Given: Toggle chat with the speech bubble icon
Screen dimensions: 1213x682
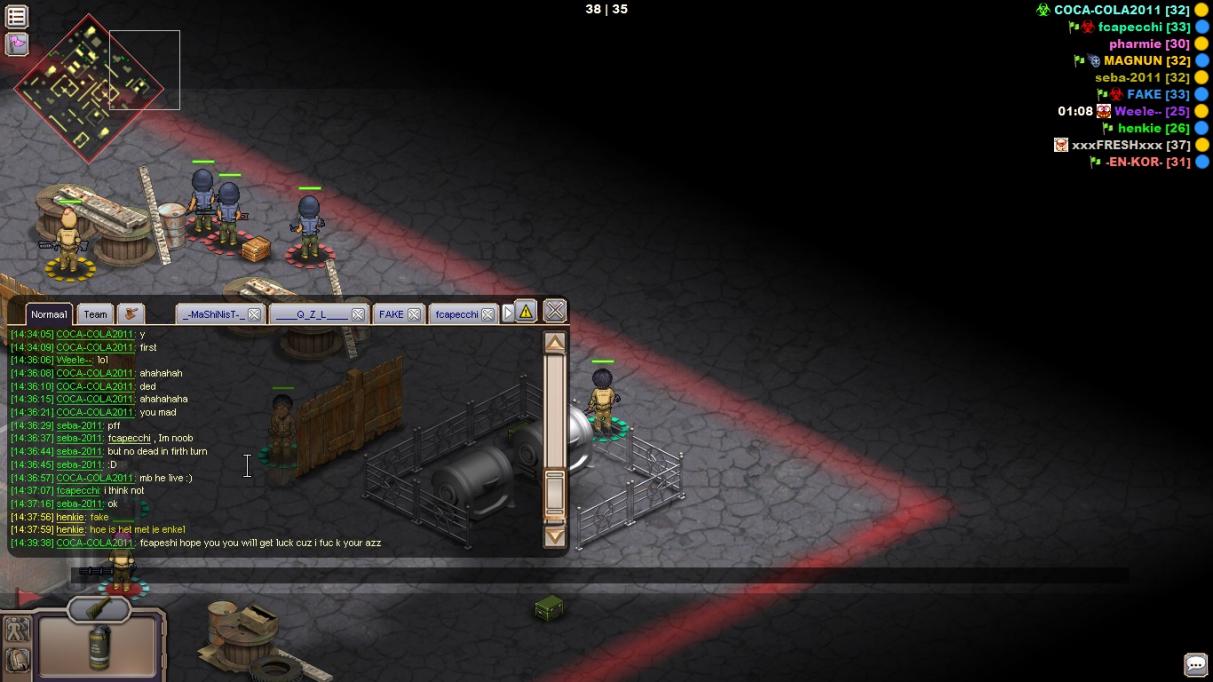Looking at the screenshot, I should 1195,665.
